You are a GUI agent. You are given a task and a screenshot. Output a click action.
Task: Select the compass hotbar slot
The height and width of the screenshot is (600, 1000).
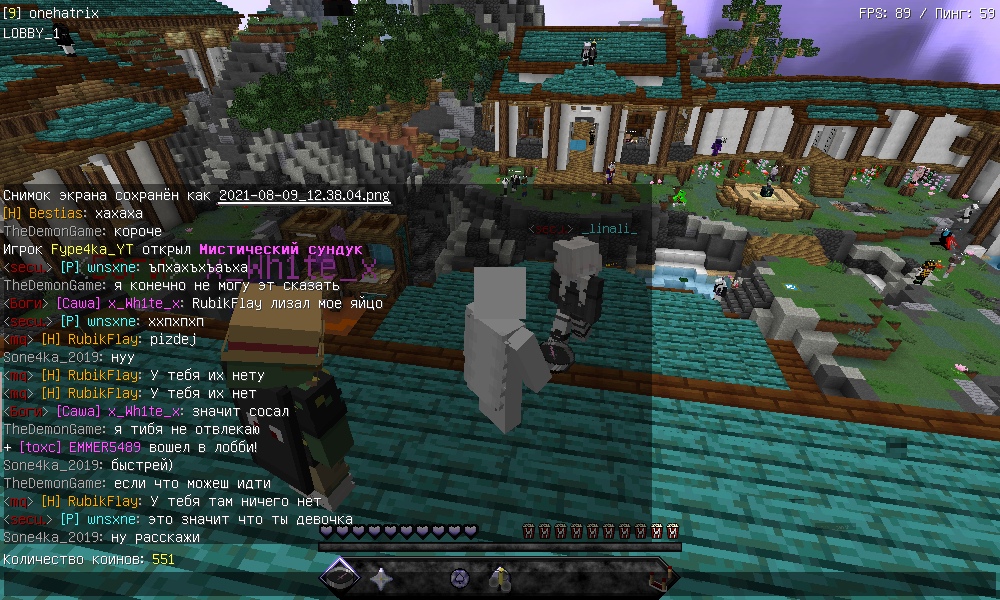click(341, 577)
